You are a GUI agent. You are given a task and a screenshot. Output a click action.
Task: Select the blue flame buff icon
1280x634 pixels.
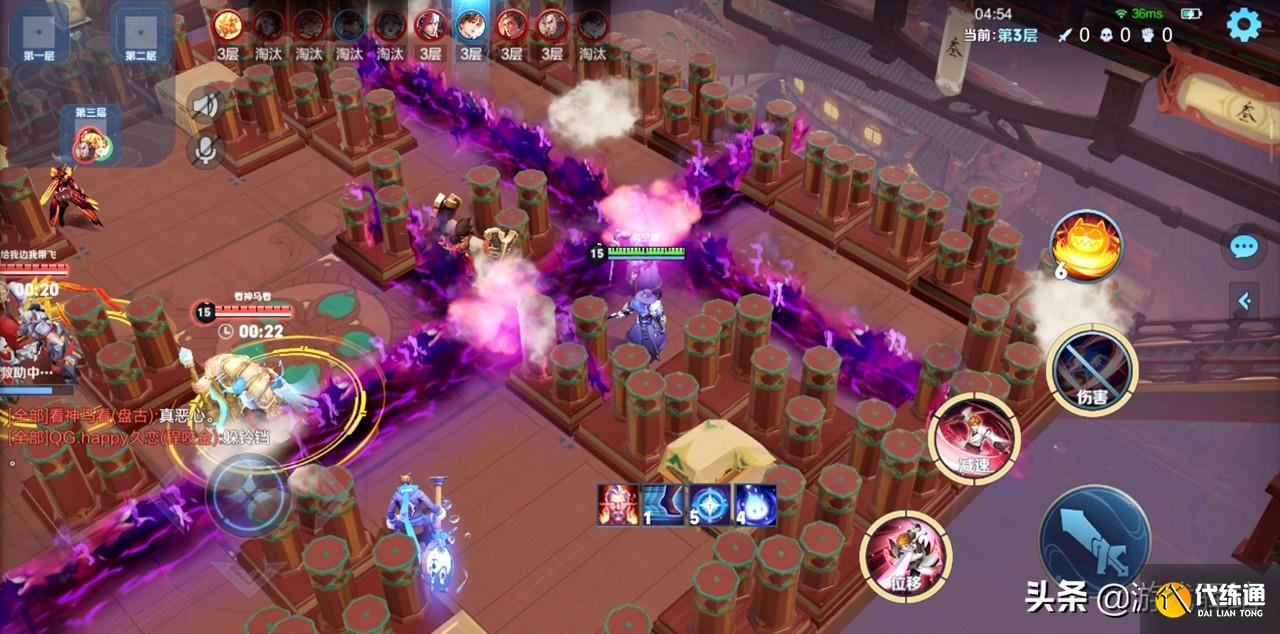coord(755,505)
